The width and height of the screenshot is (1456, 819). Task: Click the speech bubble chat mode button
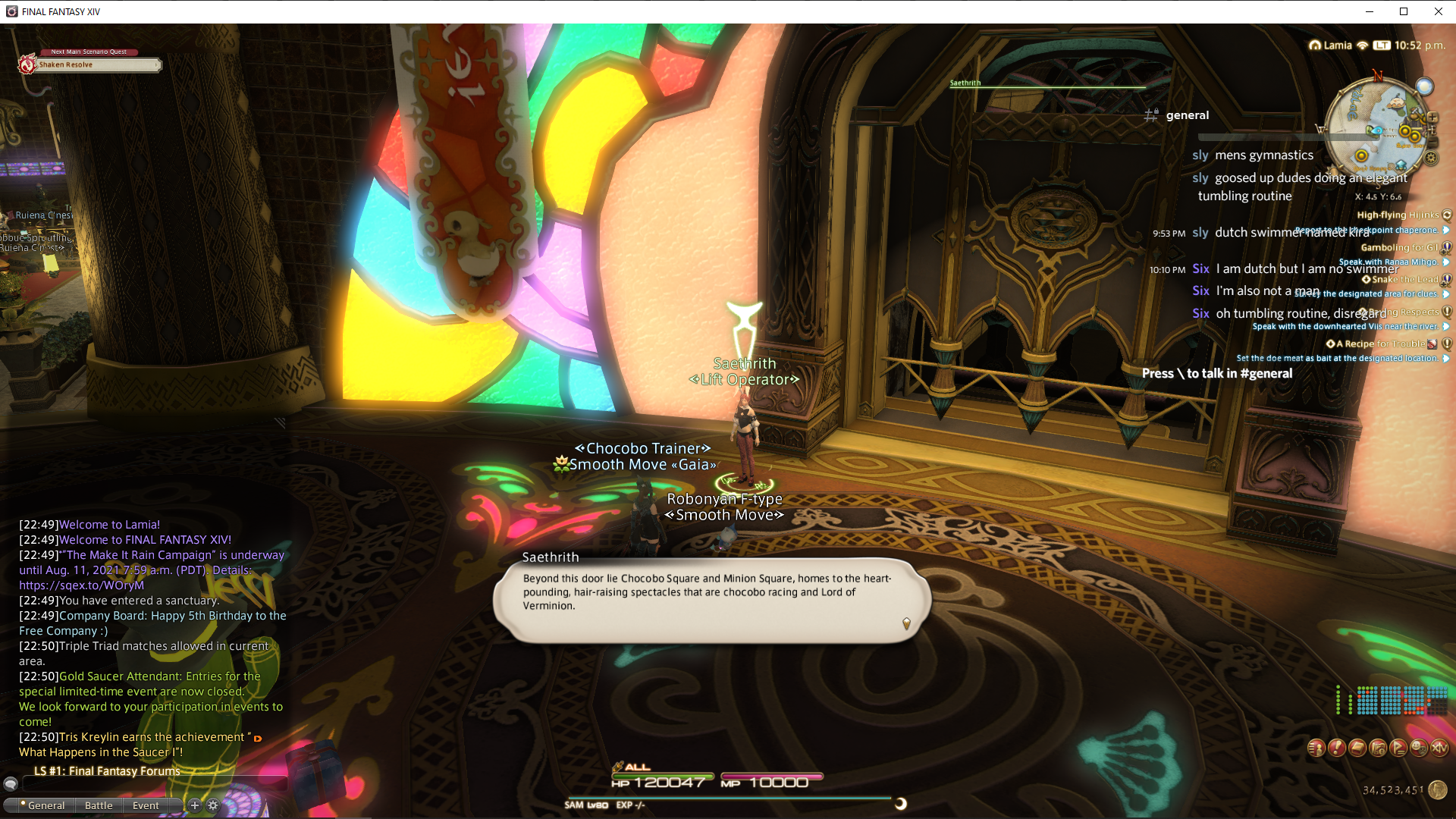11,784
